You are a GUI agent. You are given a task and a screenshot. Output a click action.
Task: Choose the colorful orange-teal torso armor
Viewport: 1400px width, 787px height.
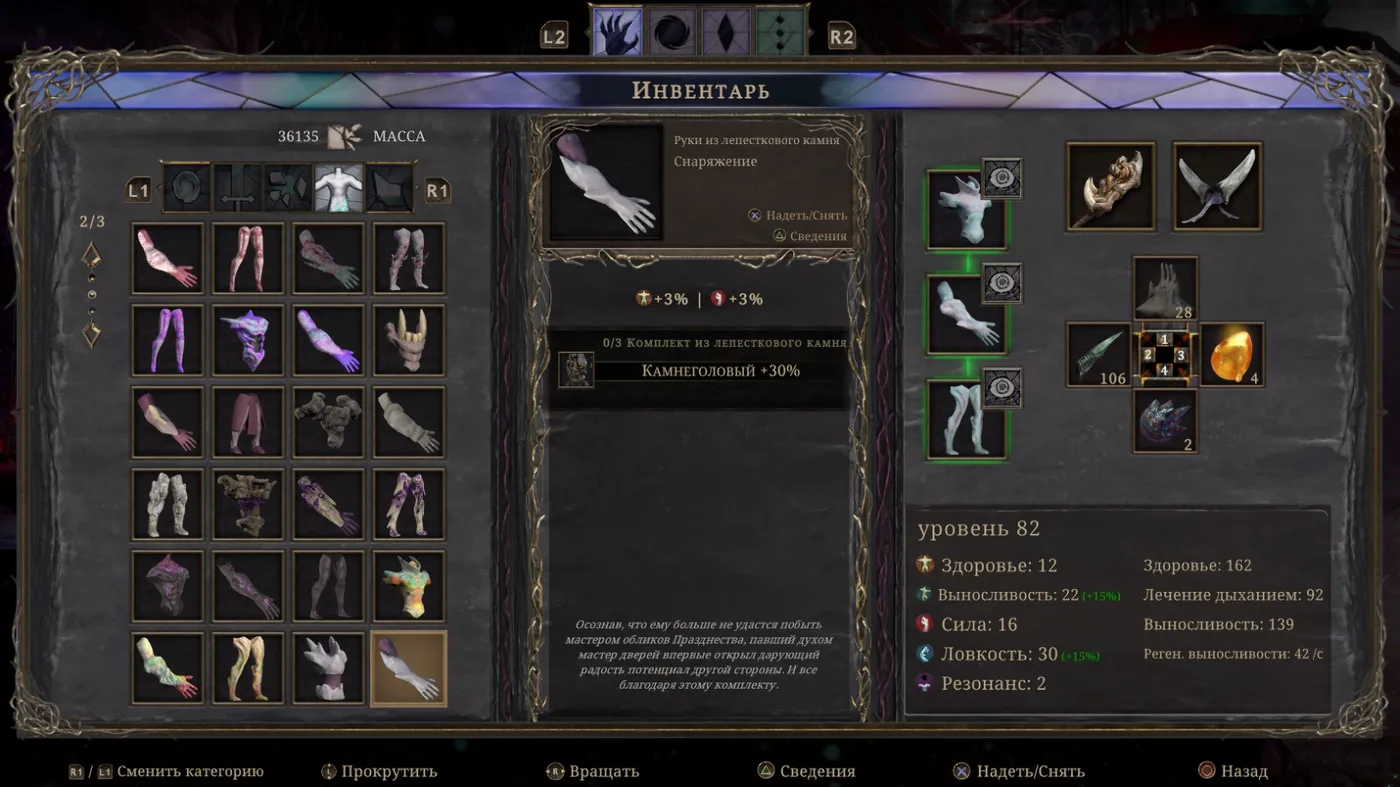click(x=409, y=587)
